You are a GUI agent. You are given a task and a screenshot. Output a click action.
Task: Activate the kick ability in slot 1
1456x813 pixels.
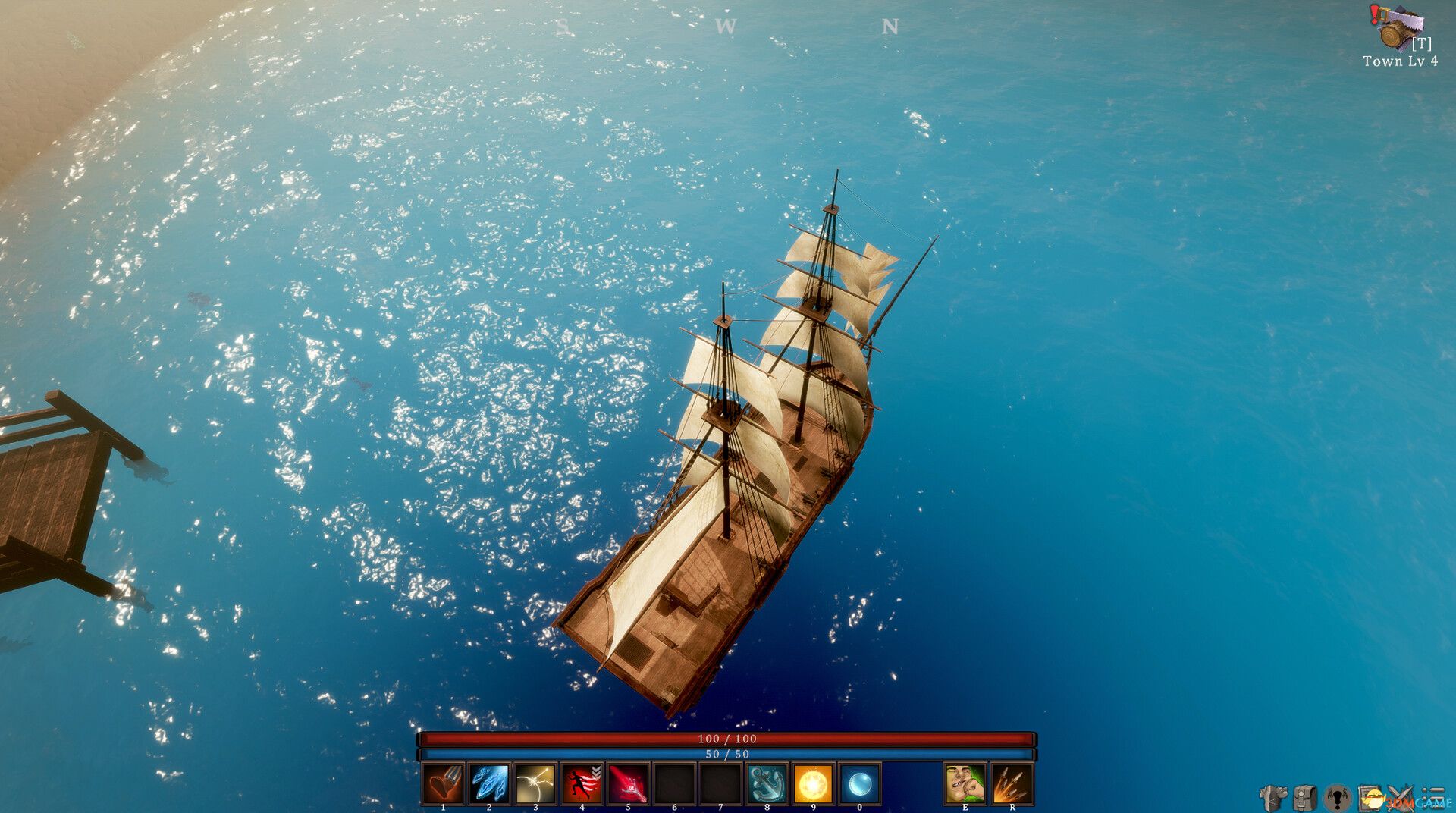(x=443, y=783)
